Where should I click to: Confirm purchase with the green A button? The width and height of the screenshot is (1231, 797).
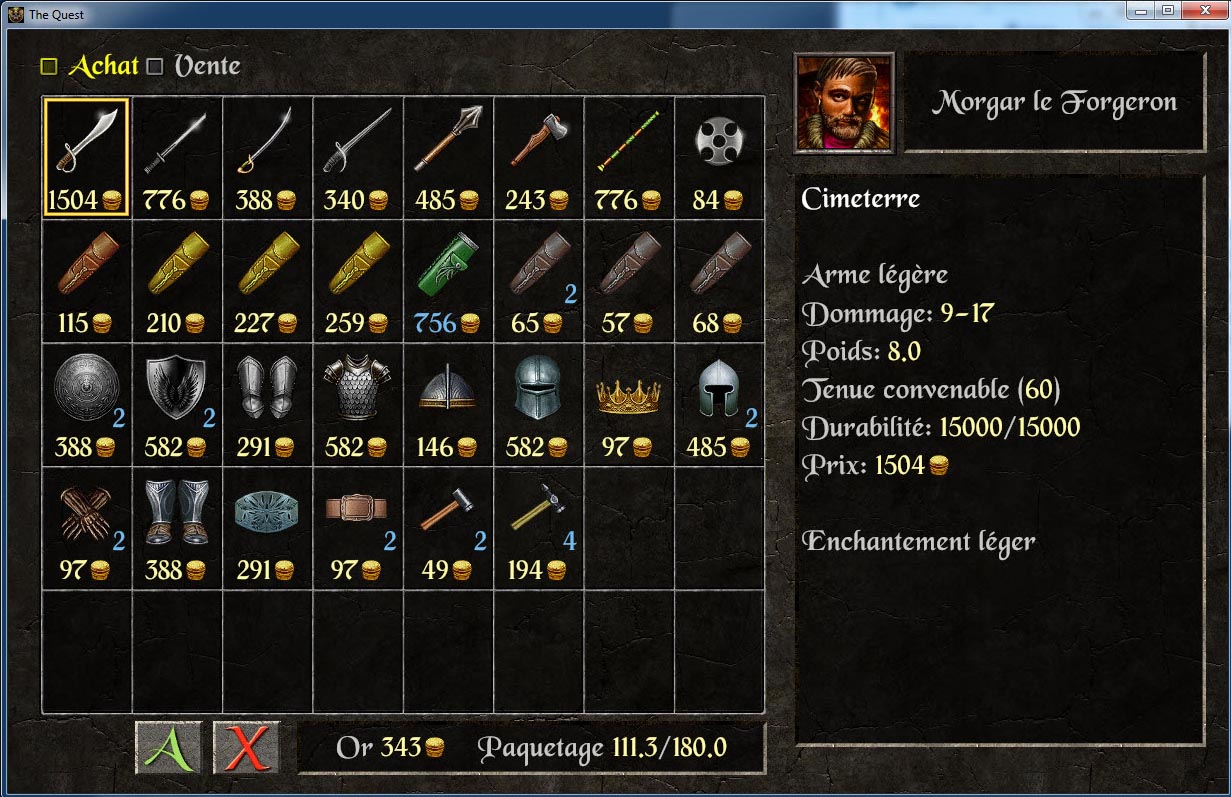click(x=168, y=748)
